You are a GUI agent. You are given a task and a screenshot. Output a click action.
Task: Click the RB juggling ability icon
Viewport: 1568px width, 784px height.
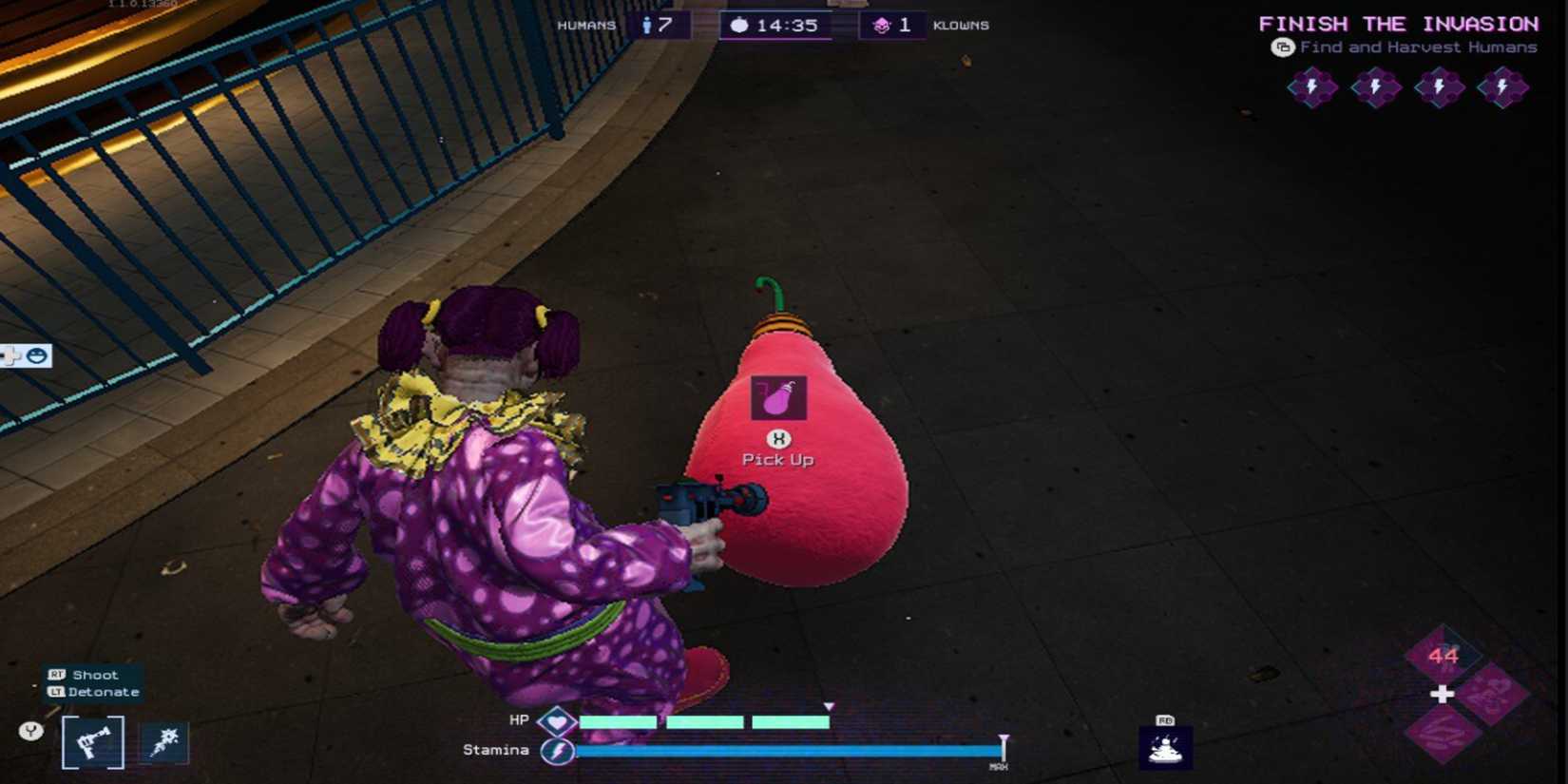coord(1167,747)
